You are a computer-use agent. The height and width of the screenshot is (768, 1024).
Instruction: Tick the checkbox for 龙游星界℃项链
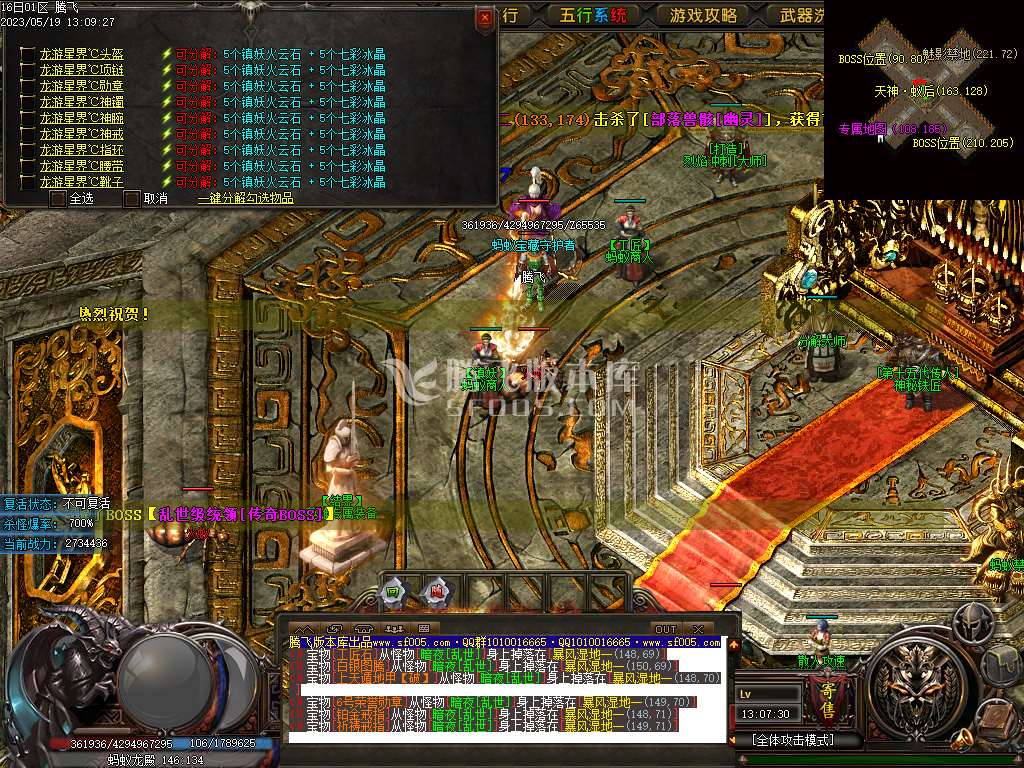pos(25,70)
